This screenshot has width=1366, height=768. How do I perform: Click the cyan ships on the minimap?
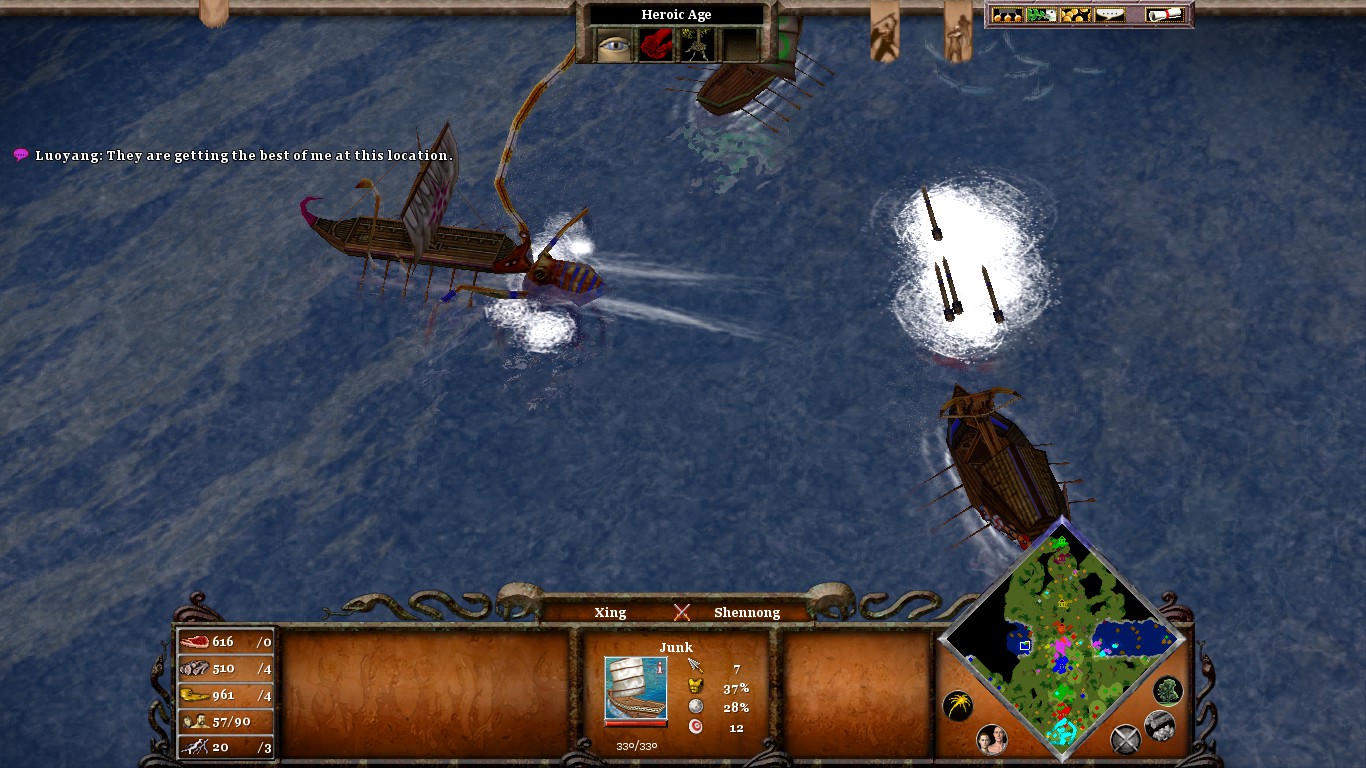point(1060,733)
